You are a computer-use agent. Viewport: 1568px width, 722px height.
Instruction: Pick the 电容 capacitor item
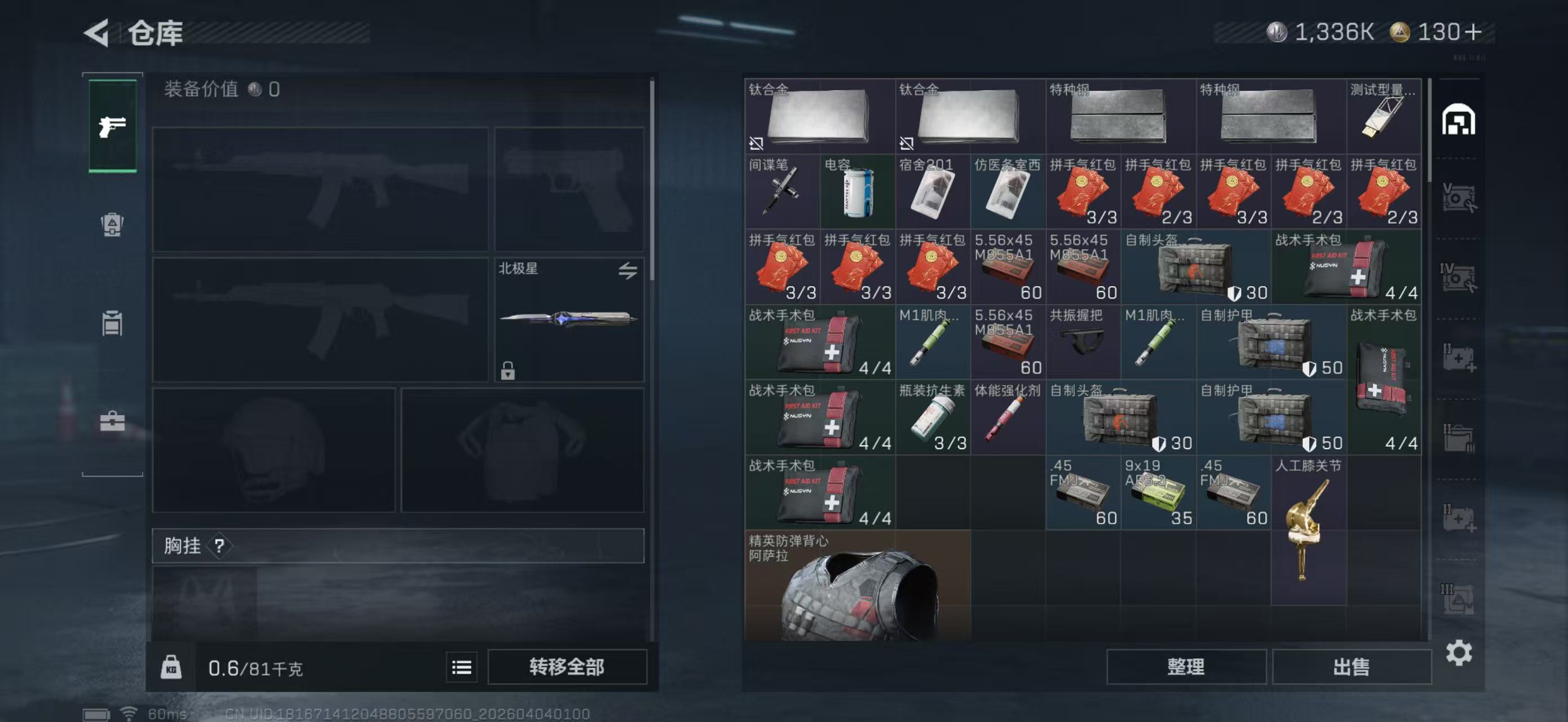coord(857,192)
